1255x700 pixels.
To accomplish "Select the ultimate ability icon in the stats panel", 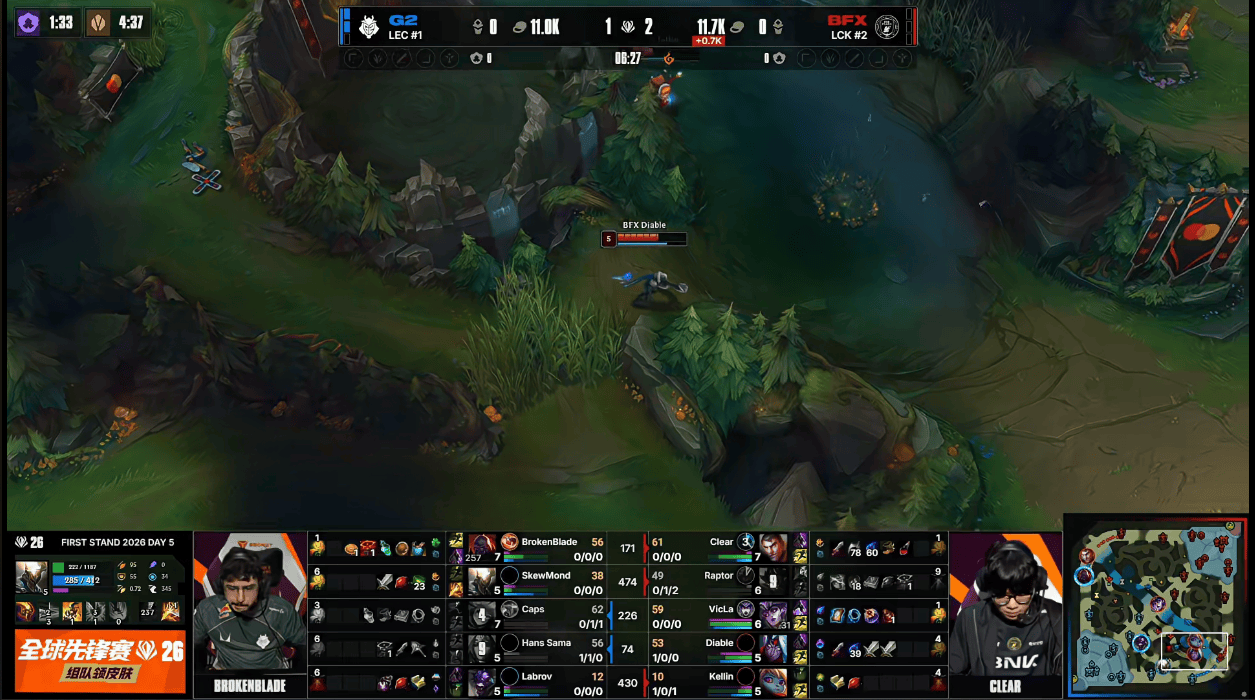I will (x=119, y=612).
